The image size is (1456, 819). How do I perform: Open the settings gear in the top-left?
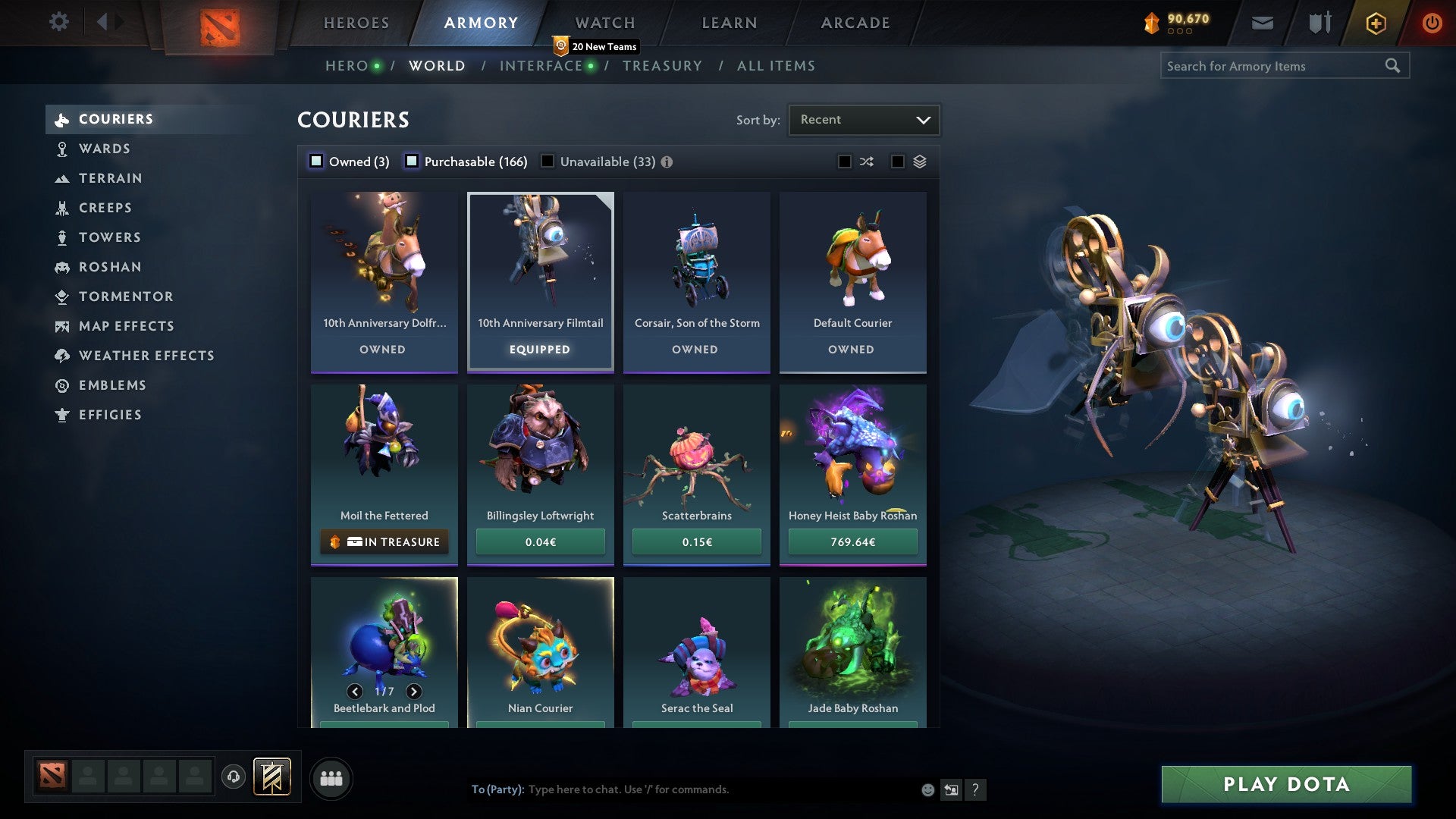pos(58,22)
